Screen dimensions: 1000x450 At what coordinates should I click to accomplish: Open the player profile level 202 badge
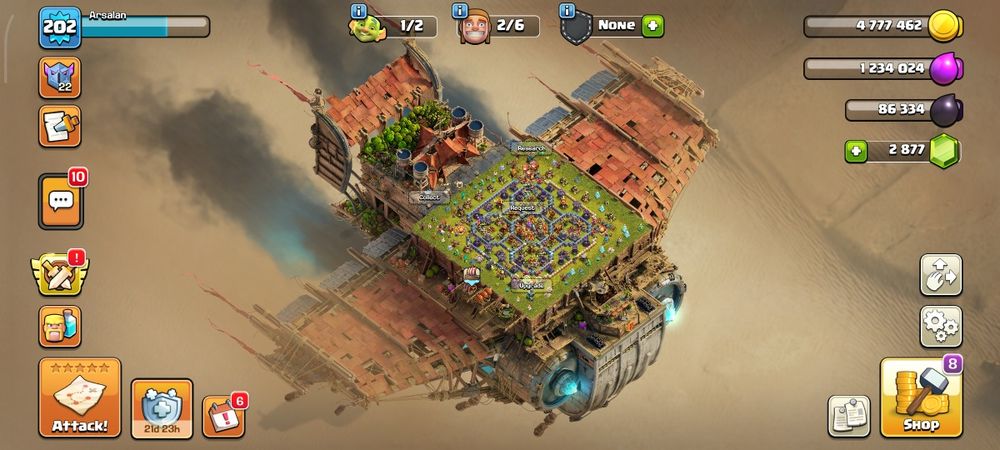click(x=59, y=27)
